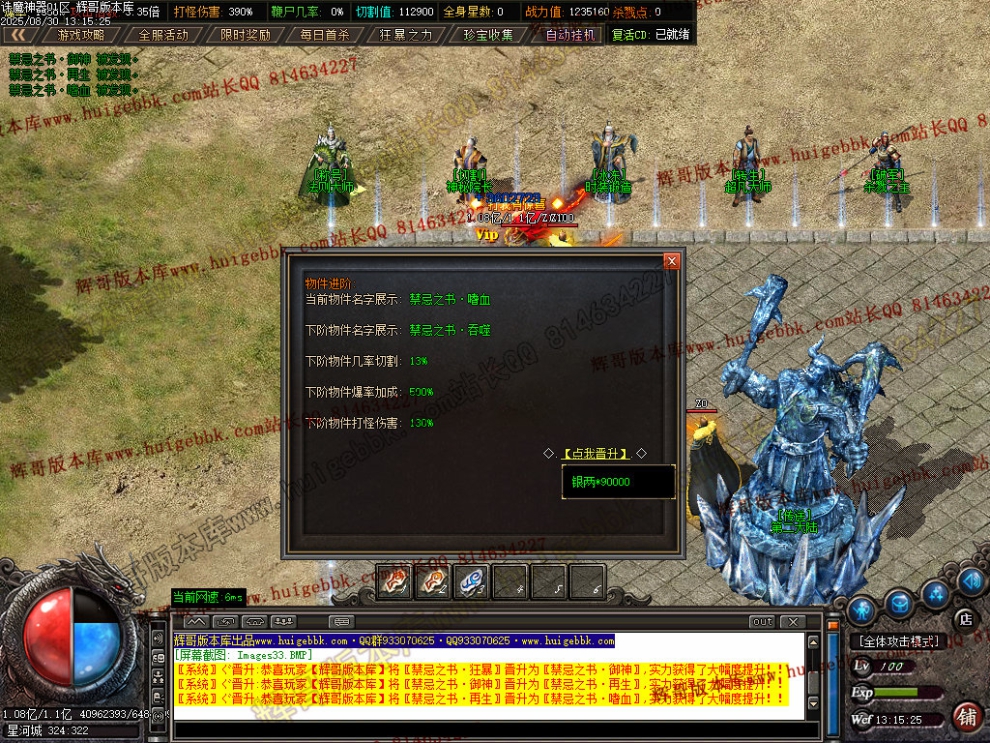Close the 物件进阶 upgrade dialog
The height and width of the screenshot is (743, 990).
tap(672, 261)
